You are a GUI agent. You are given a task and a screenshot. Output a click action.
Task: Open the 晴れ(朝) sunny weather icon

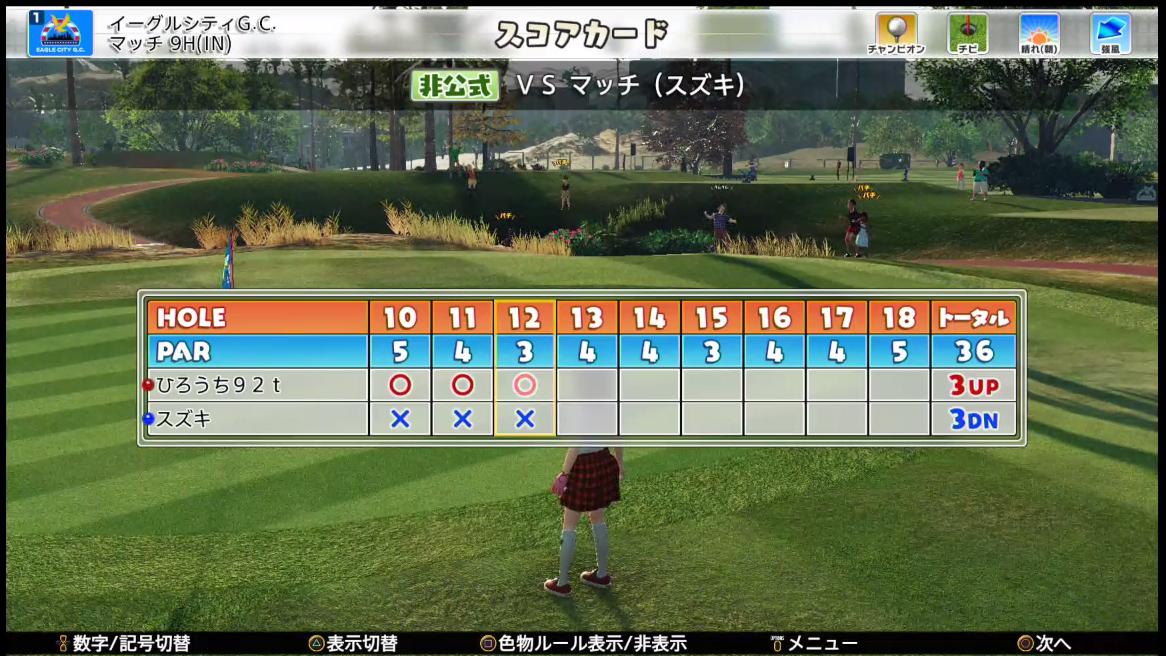pyautogui.click(x=1039, y=32)
